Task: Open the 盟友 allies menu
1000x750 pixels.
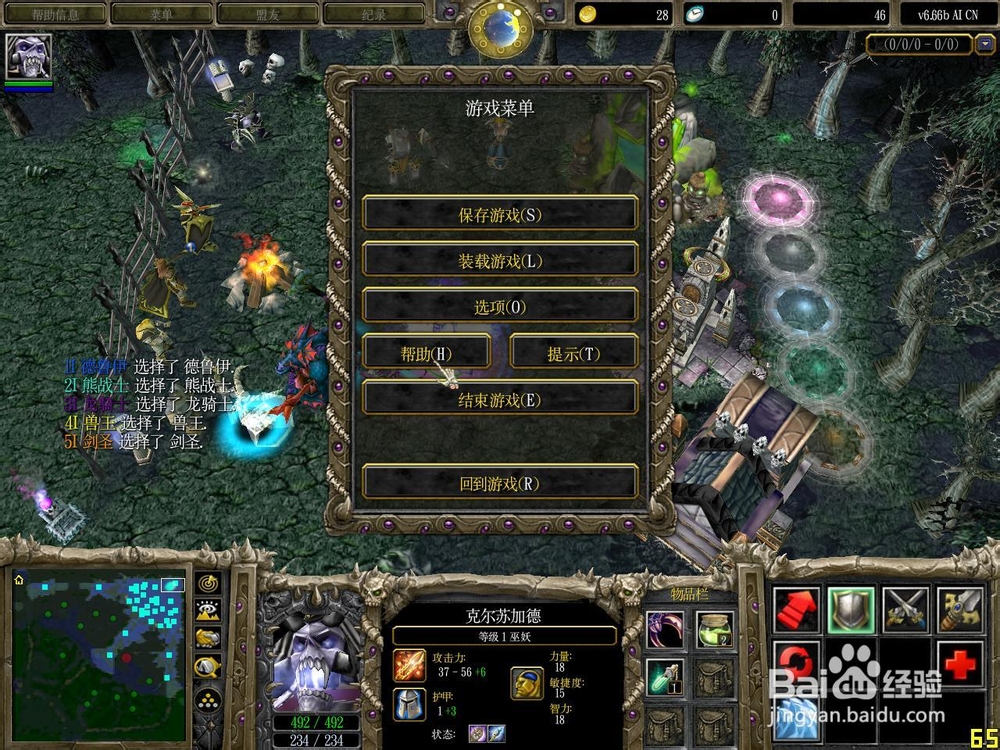Action: pyautogui.click(x=268, y=14)
